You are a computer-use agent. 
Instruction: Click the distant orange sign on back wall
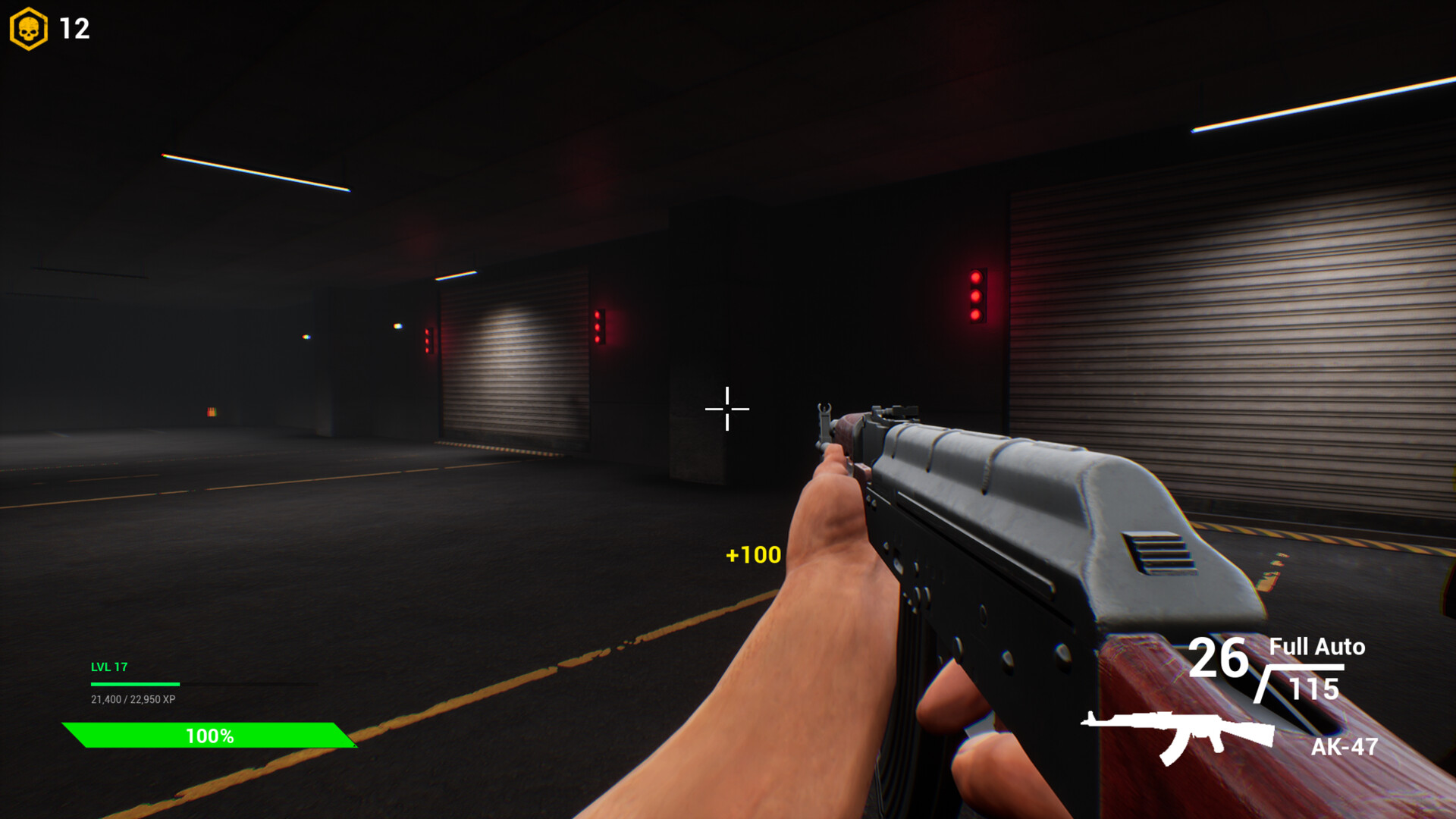click(213, 410)
